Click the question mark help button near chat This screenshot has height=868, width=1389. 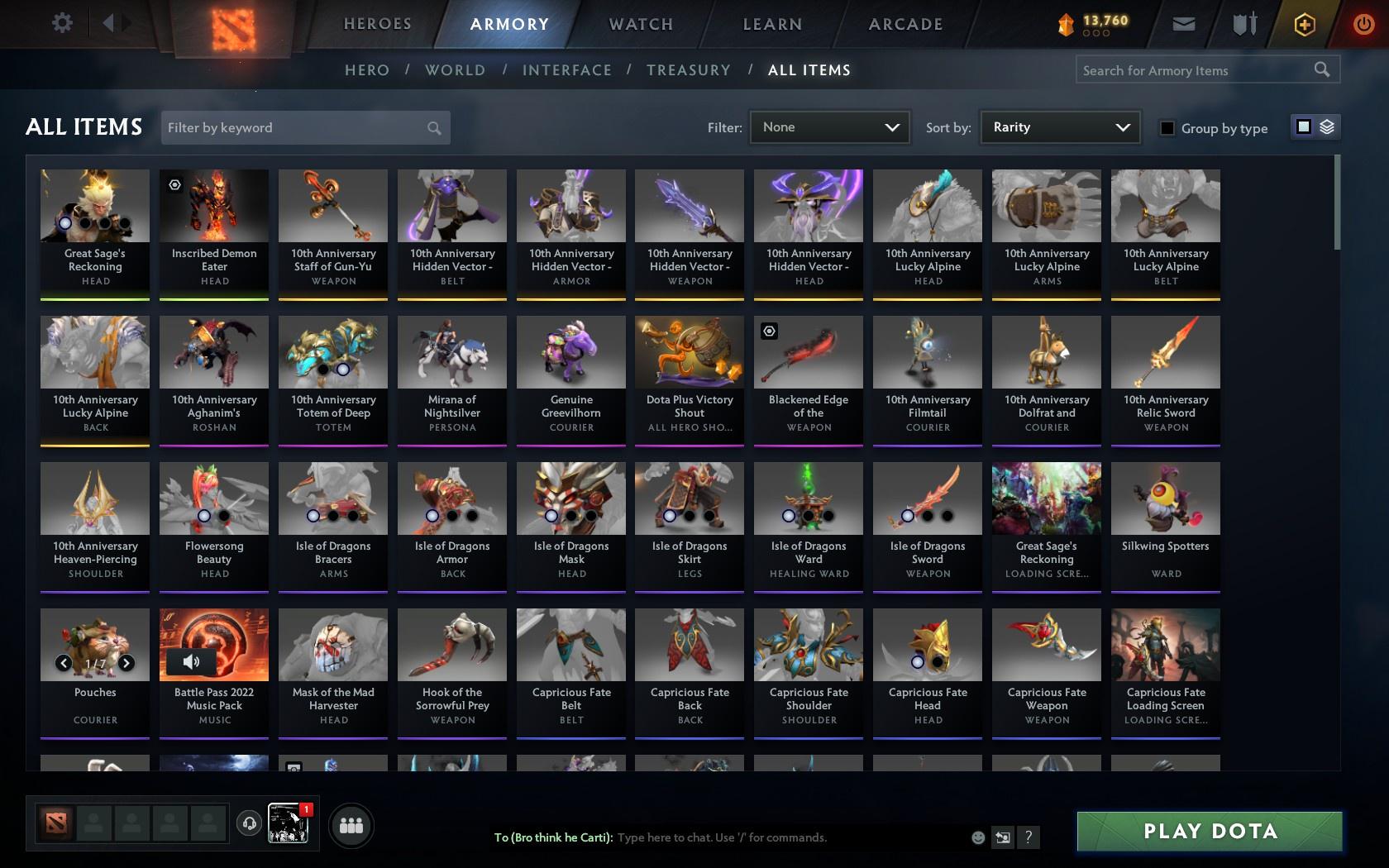1028,837
